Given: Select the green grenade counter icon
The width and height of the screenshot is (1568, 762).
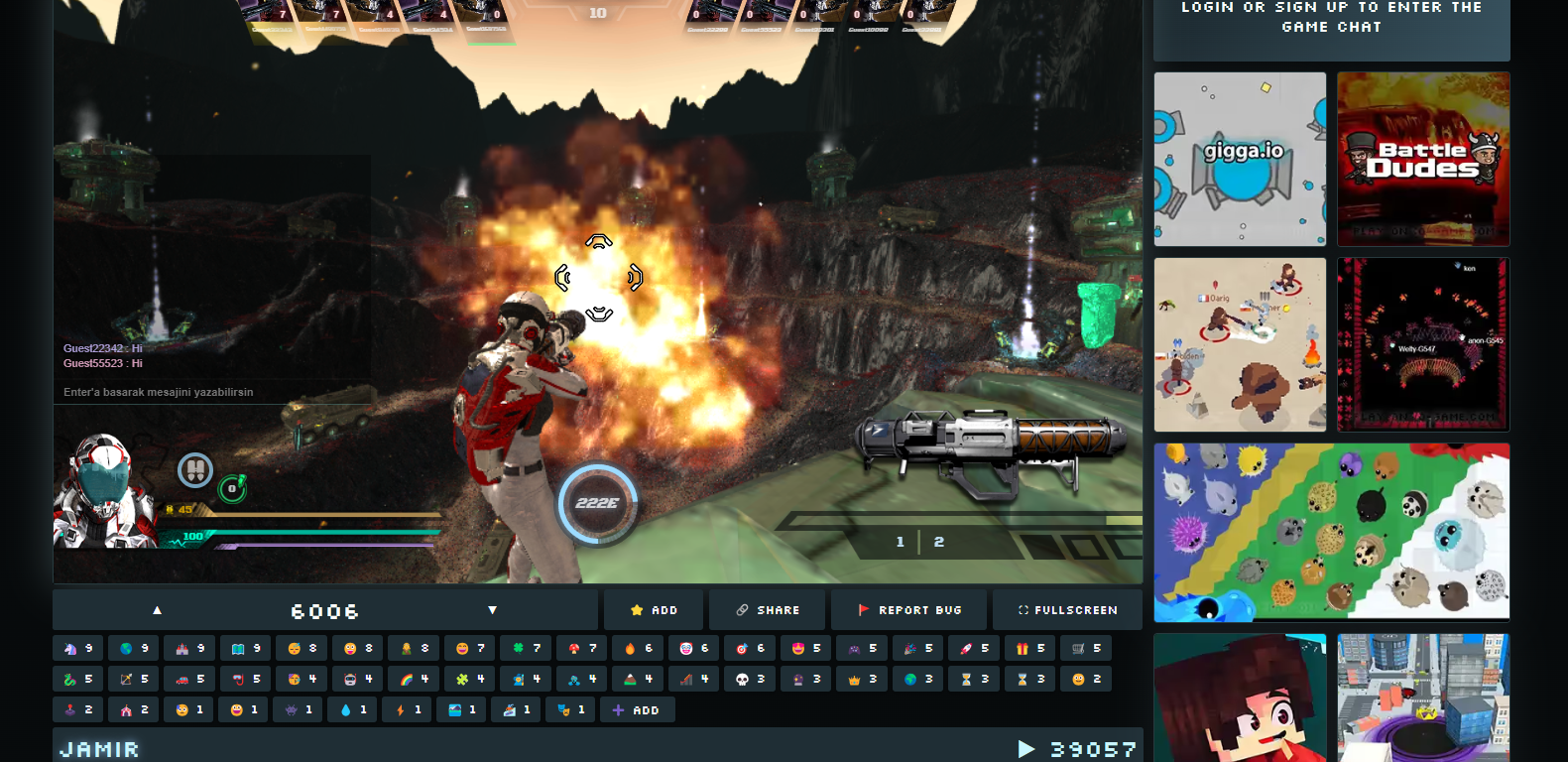Looking at the screenshot, I should point(232,488).
